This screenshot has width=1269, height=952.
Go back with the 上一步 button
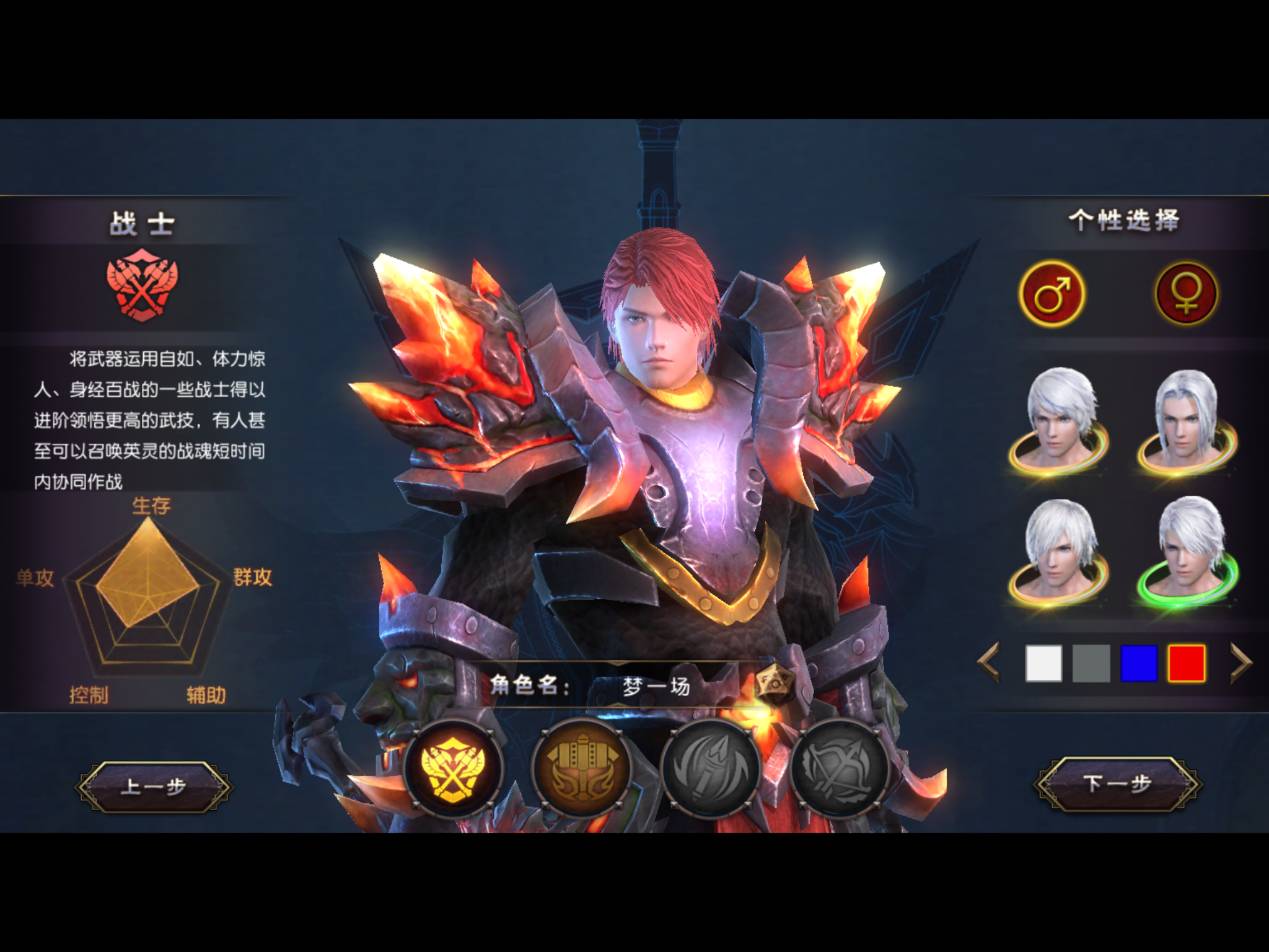153,786
